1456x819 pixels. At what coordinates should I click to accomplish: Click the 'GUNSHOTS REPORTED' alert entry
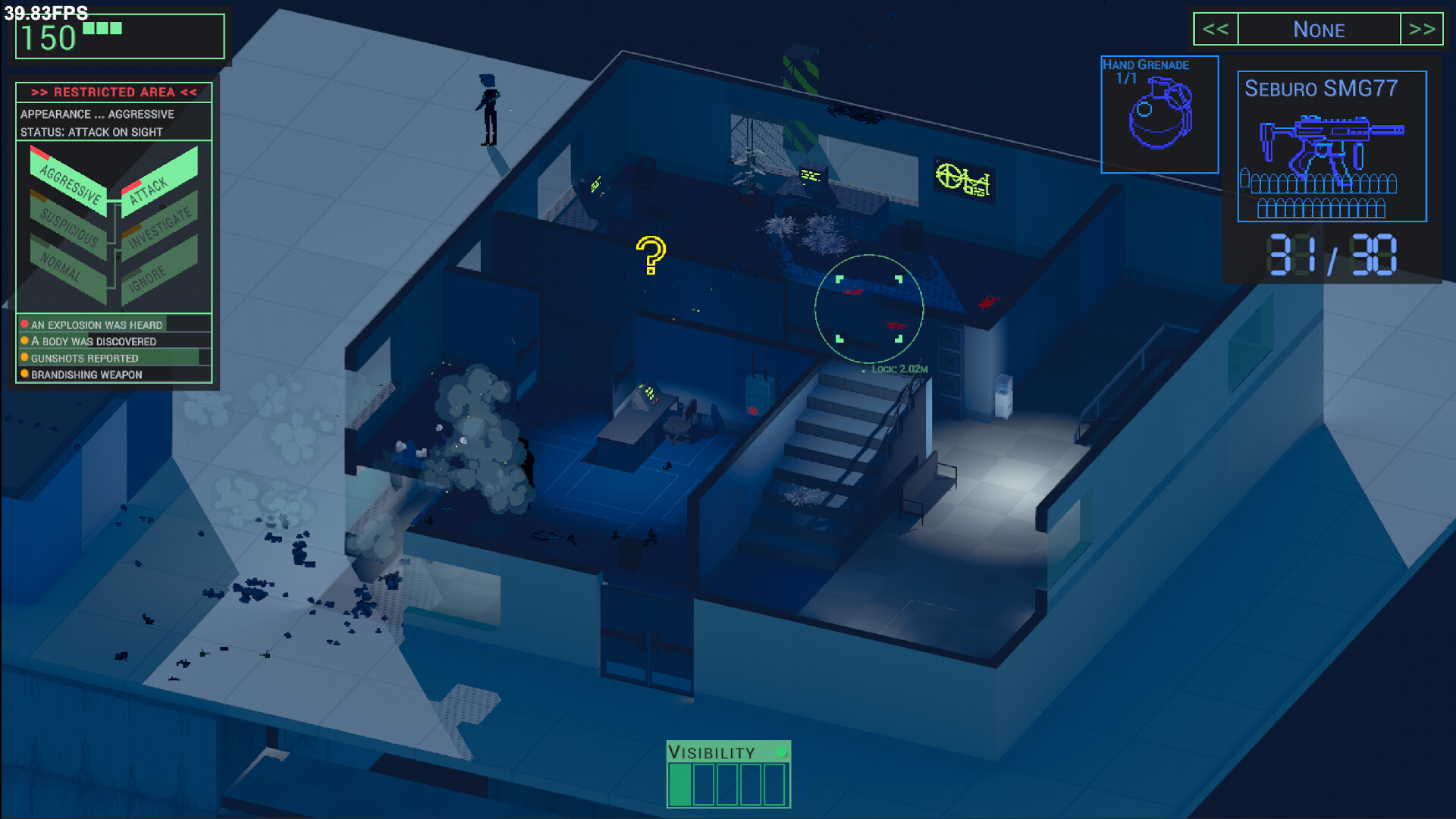[x=83, y=357]
